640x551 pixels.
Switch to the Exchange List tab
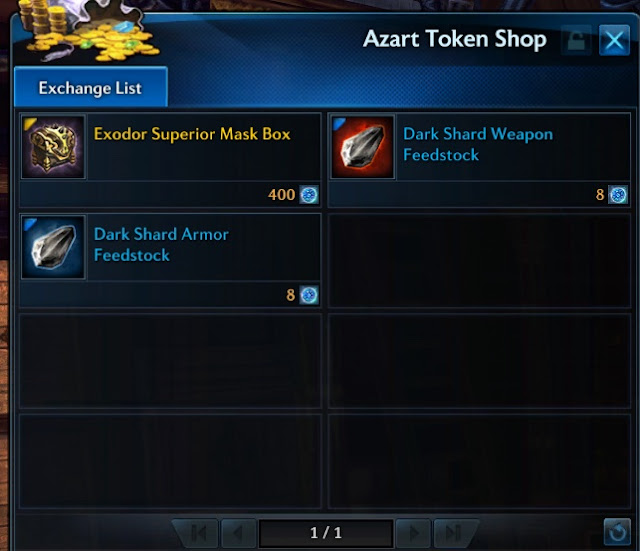pyautogui.click(x=90, y=88)
